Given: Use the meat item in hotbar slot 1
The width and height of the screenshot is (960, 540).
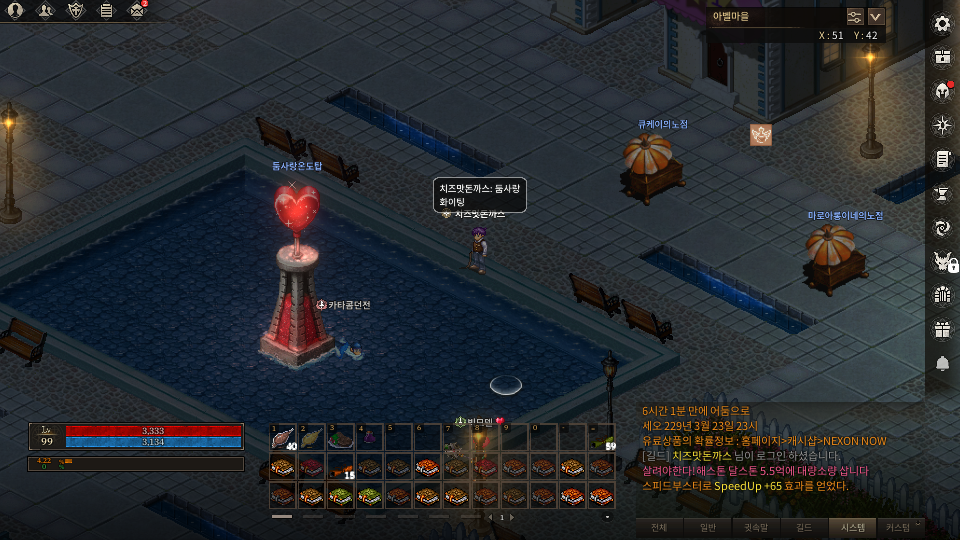Looking at the screenshot, I should click(285, 436).
